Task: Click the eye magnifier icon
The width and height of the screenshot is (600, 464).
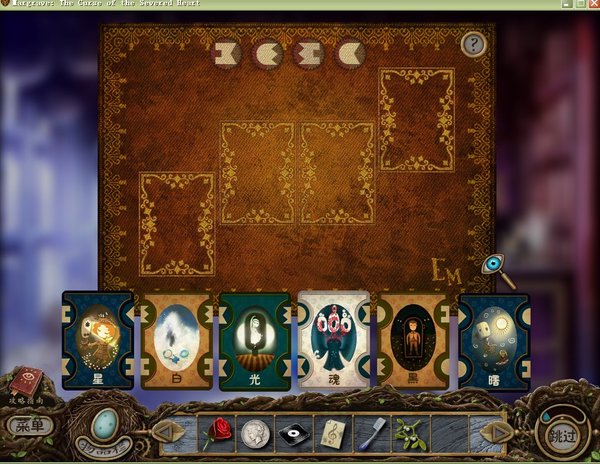Action: (493, 266)
